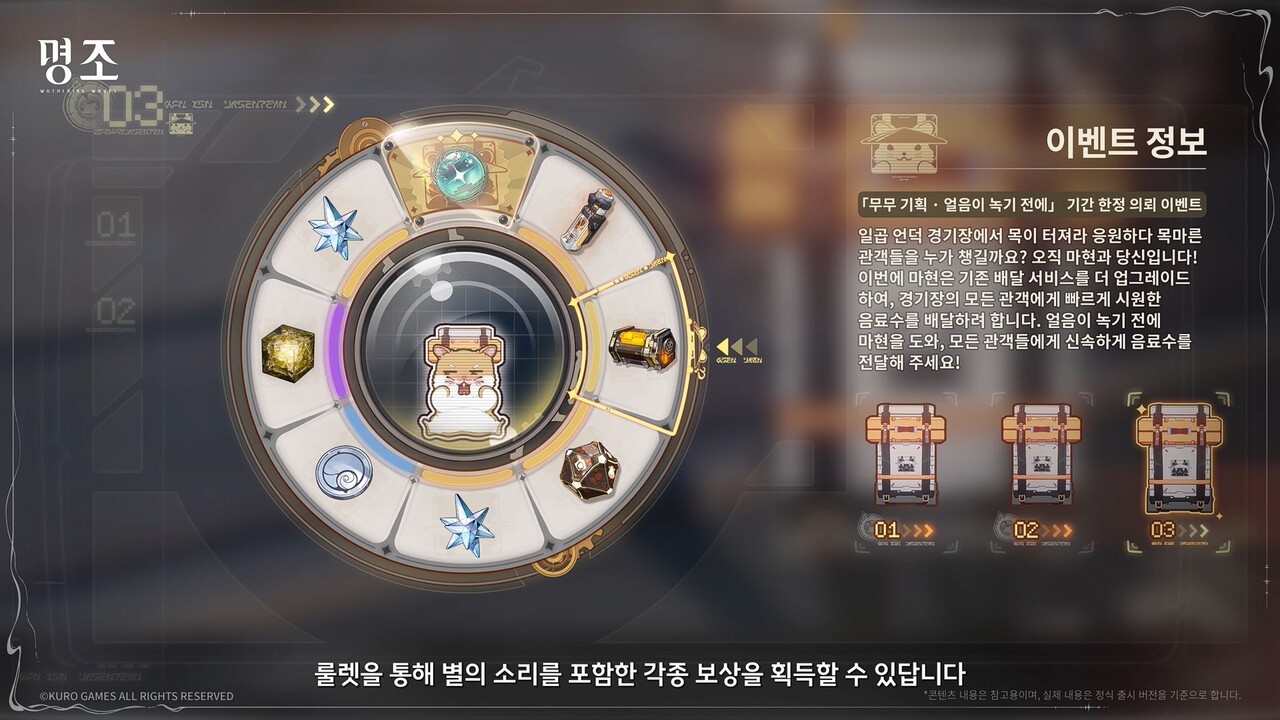
Task: Select the highlighted backpack stage 03
Action: click(x=1178, y=458)
